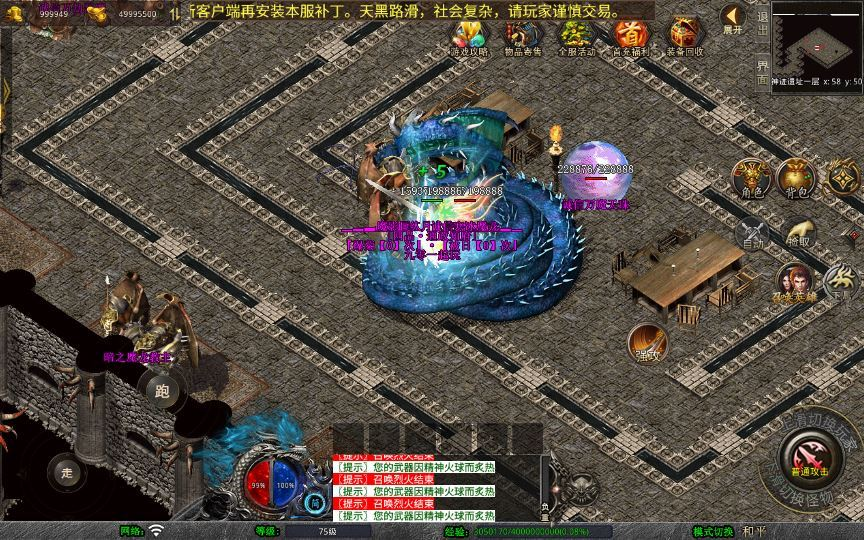The image size is (864, 540).
Task: Open the minimap of 神迹遗址一层
Action: click(817, 38)
